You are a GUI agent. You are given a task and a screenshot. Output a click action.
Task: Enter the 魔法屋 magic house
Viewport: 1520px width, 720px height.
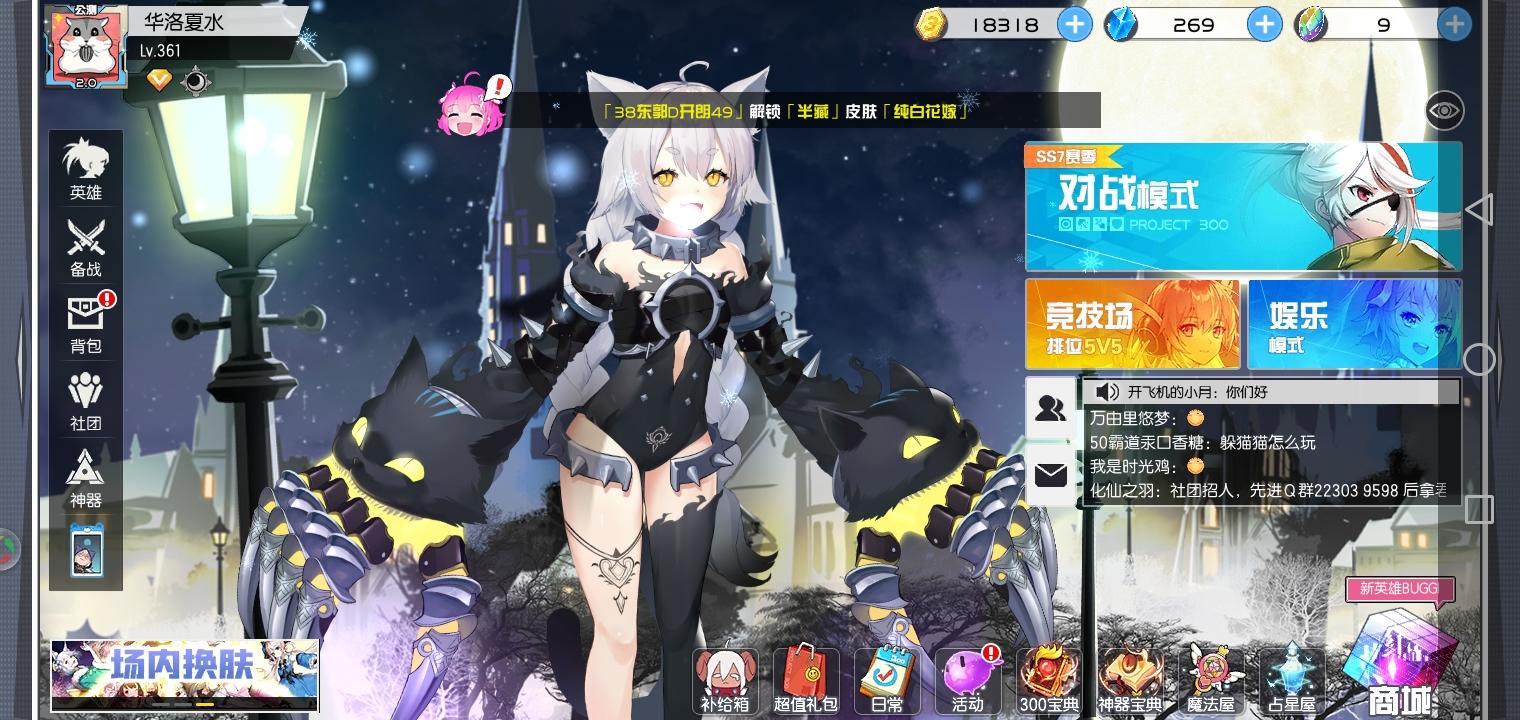tap(1210, 682)
